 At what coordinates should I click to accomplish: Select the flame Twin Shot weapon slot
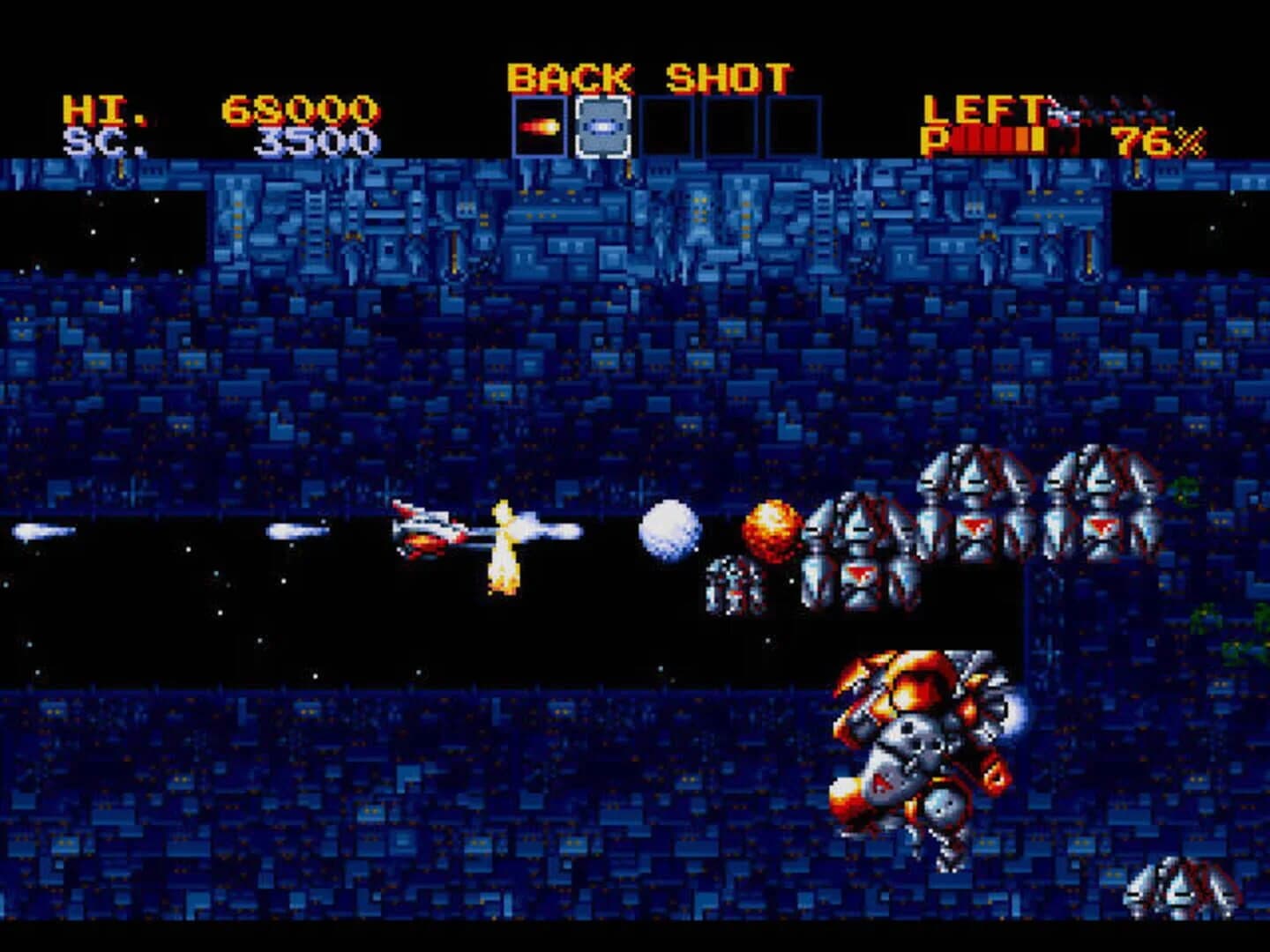540,124
